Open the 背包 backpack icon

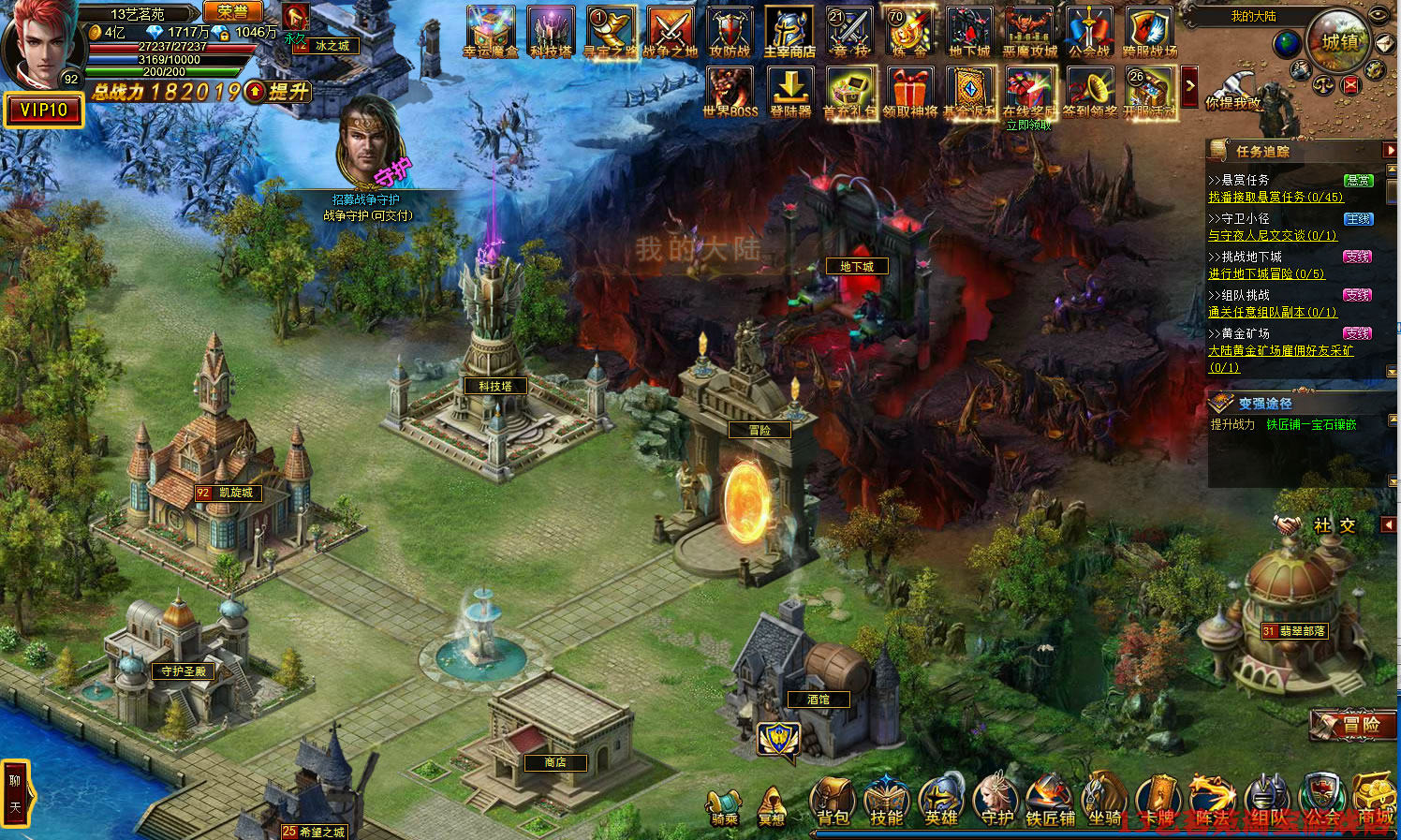click(x=833, y=802)
